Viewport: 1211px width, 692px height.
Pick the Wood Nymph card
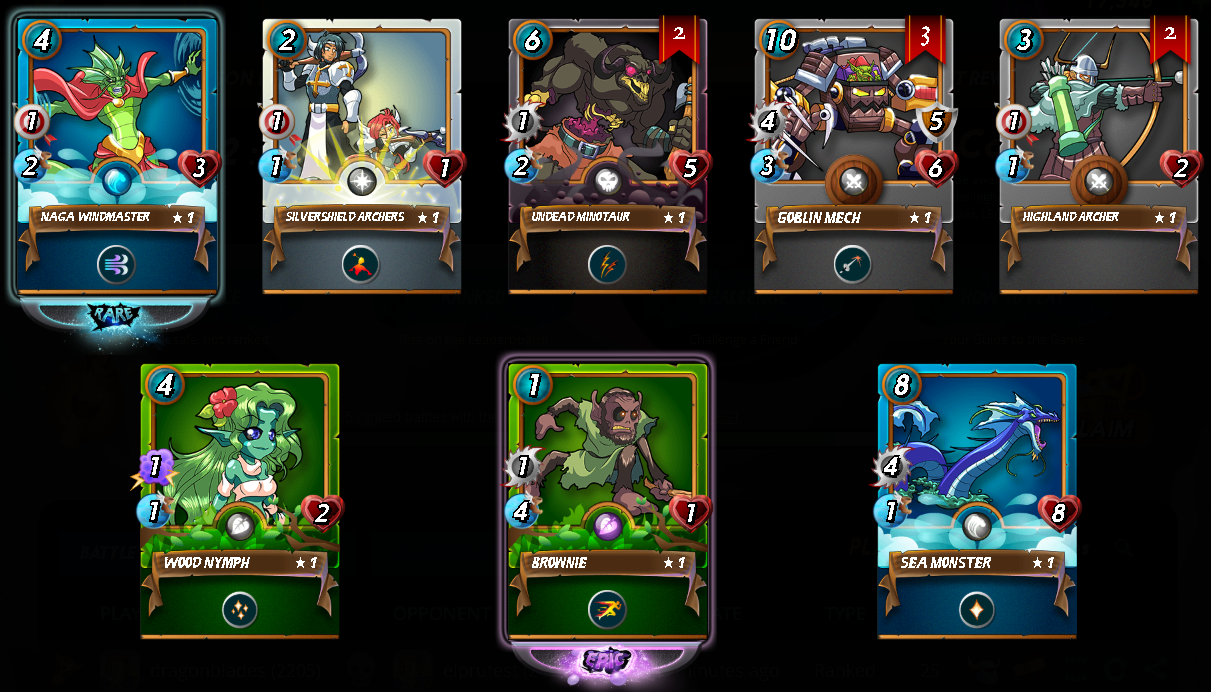click(239, 470)
